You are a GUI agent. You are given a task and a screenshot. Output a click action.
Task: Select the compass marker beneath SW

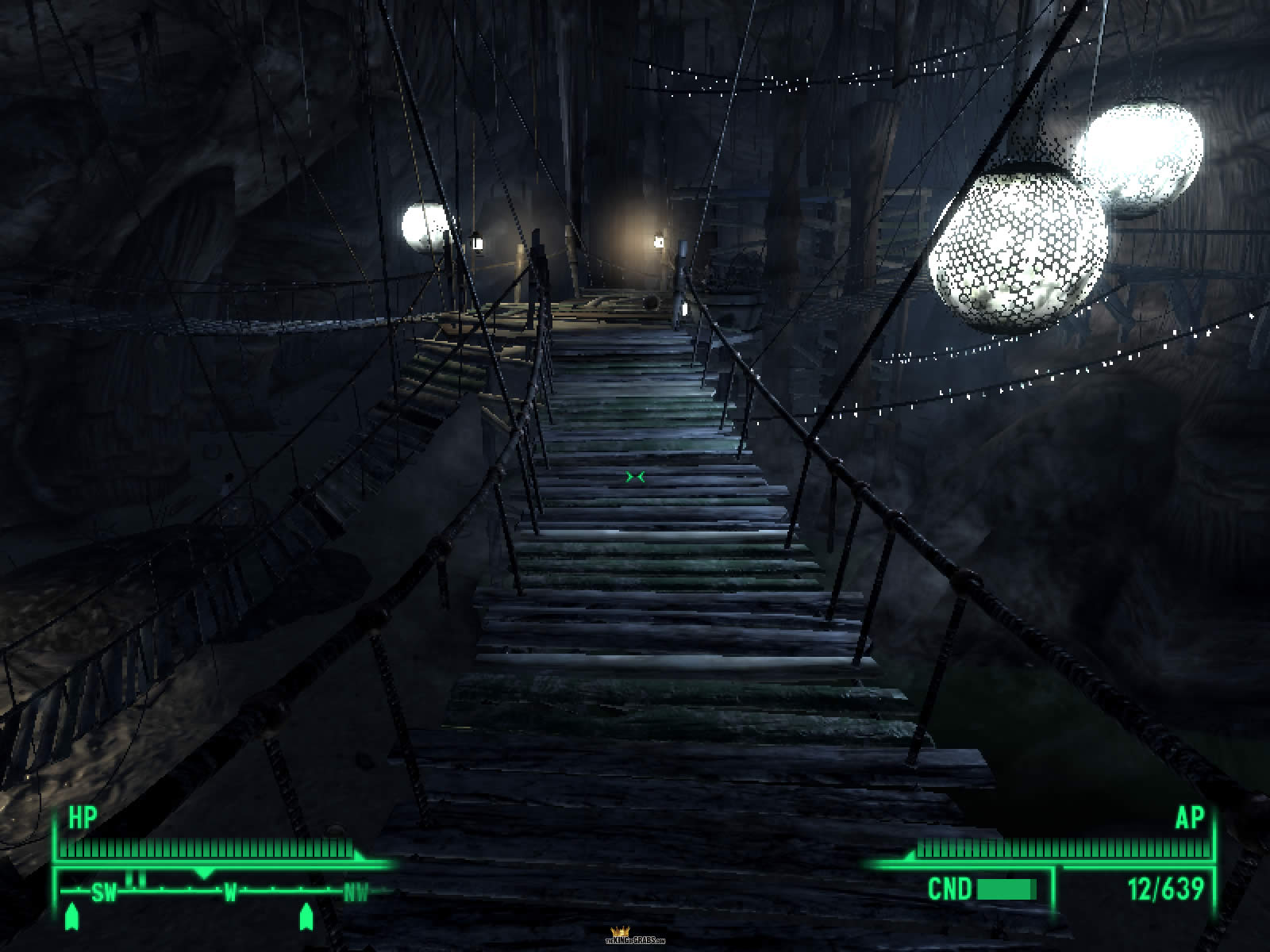point(73,917)
